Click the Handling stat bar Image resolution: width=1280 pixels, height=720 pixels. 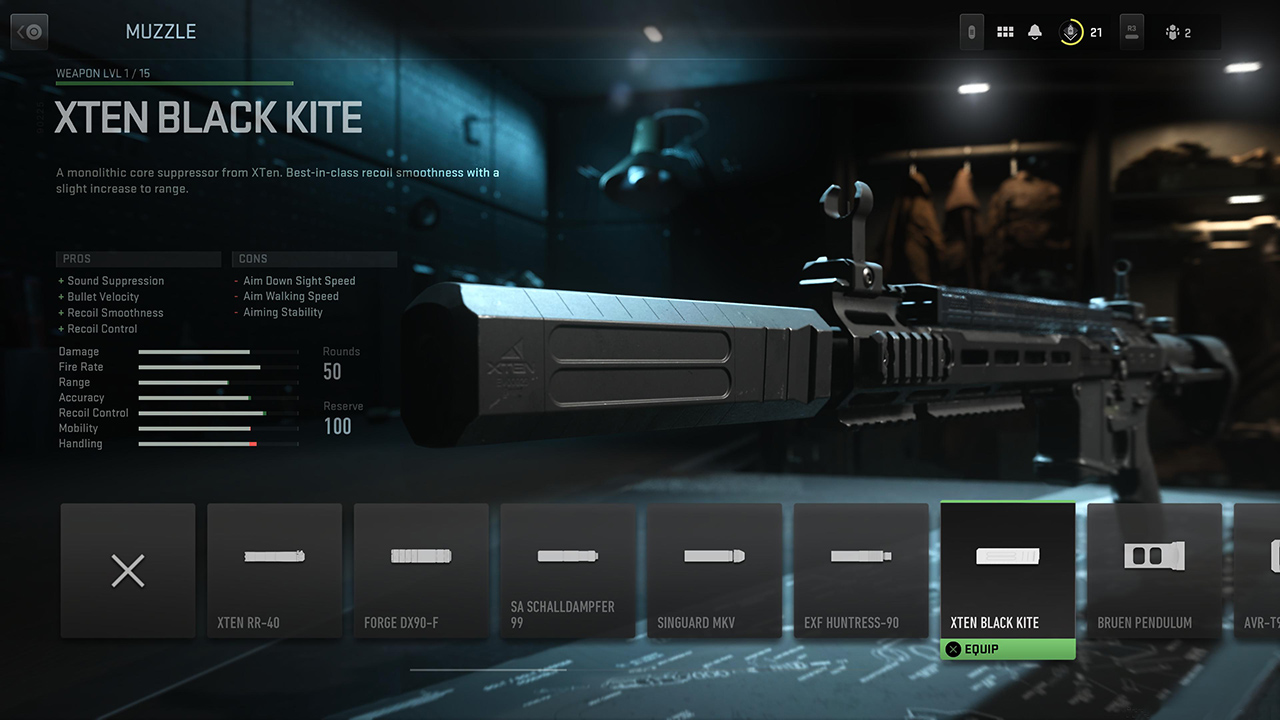click(218, 443)
